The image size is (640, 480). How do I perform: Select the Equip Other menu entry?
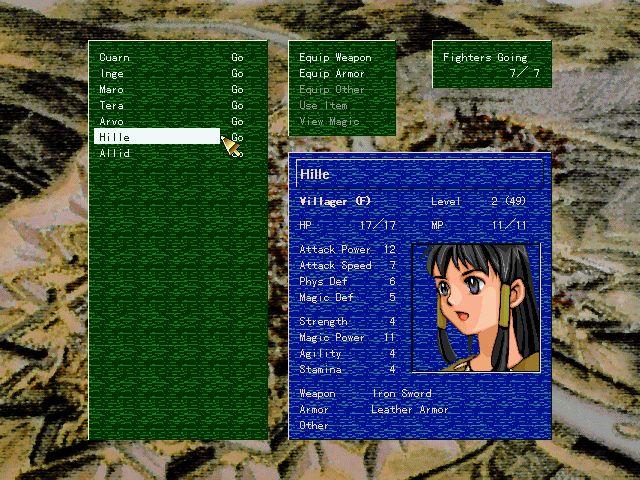click(x=332, y=89)
